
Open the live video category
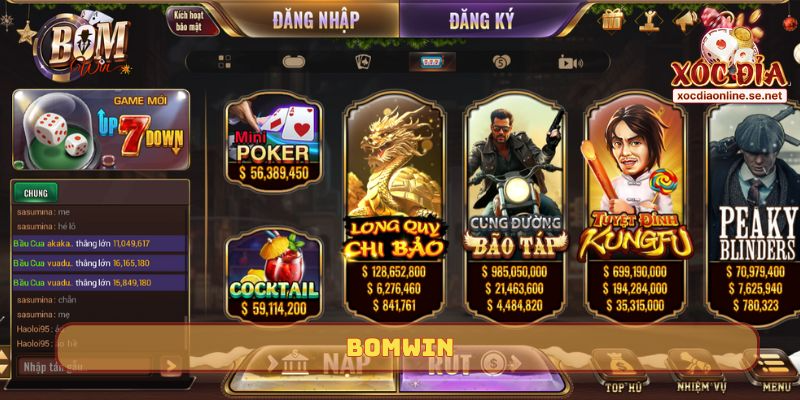coord(570,62)
